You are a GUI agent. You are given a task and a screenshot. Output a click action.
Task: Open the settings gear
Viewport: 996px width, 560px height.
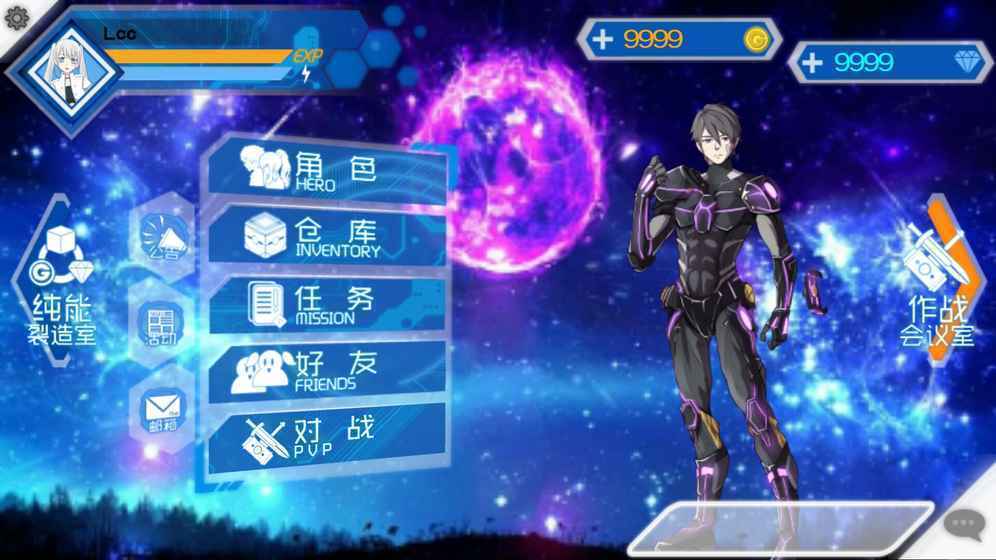click(16, 17)
